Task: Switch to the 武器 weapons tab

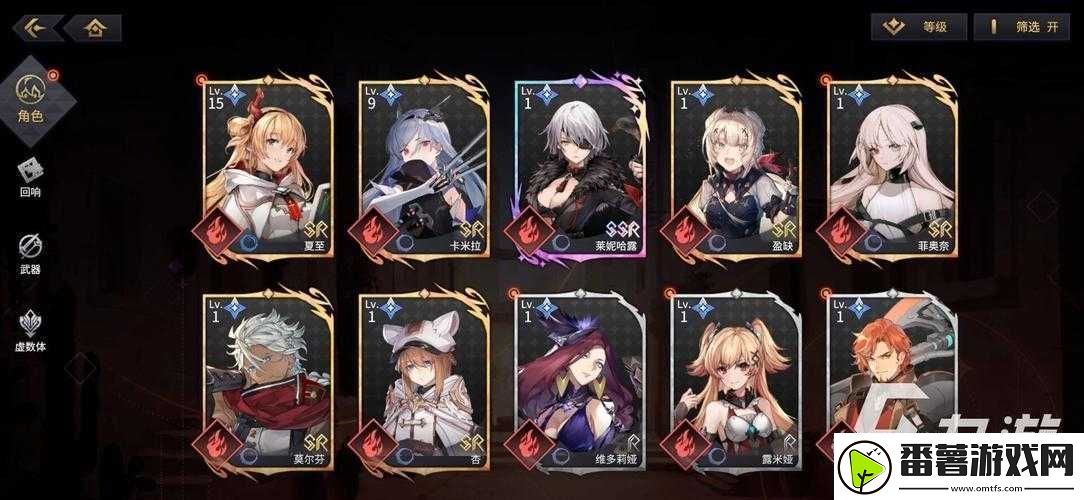Action: (30, 253)
